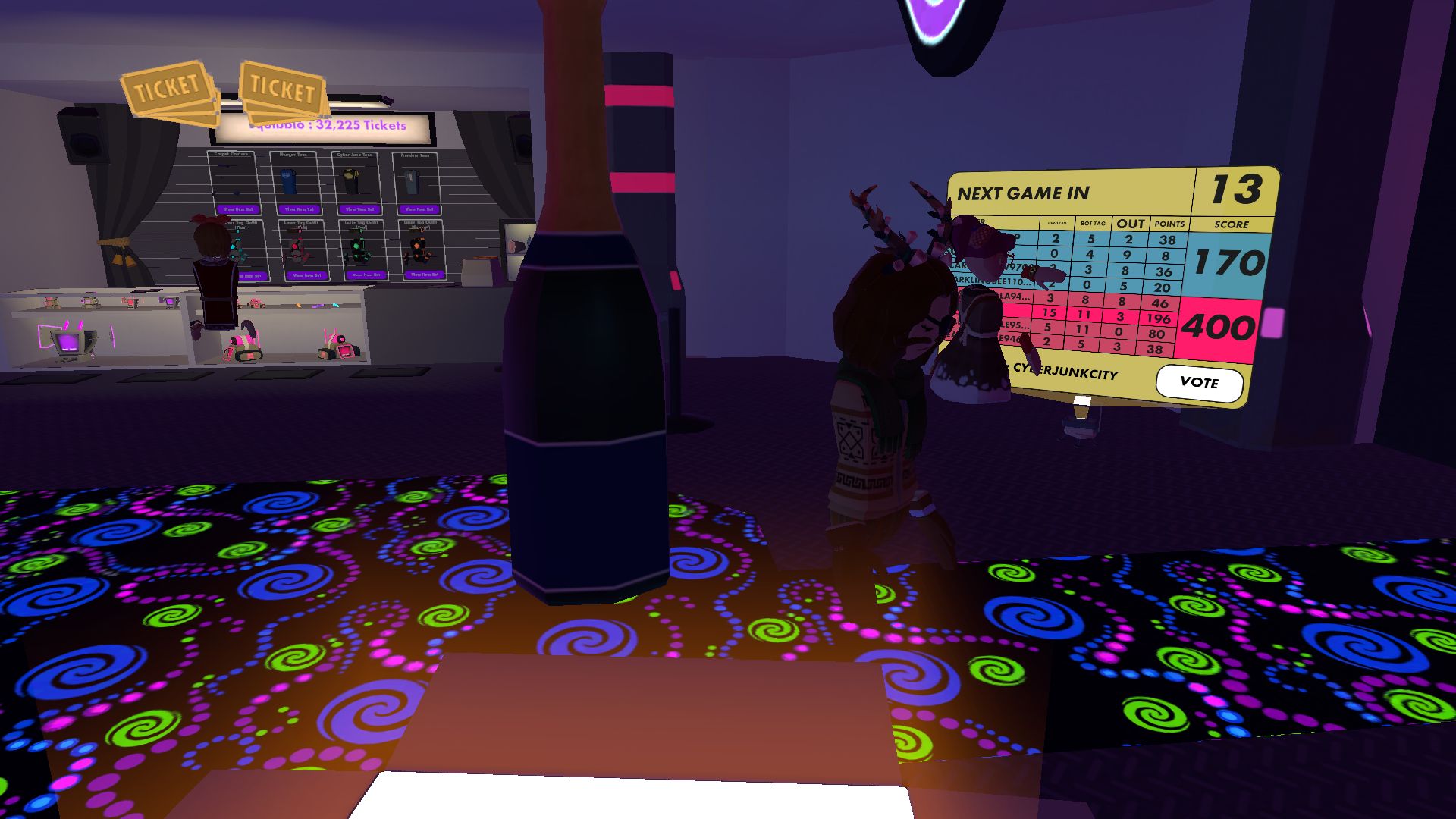Click View Item Set under Cyber Junk Tees
1456x819 pixels.
pyautogui.click(x=358, y=209)
